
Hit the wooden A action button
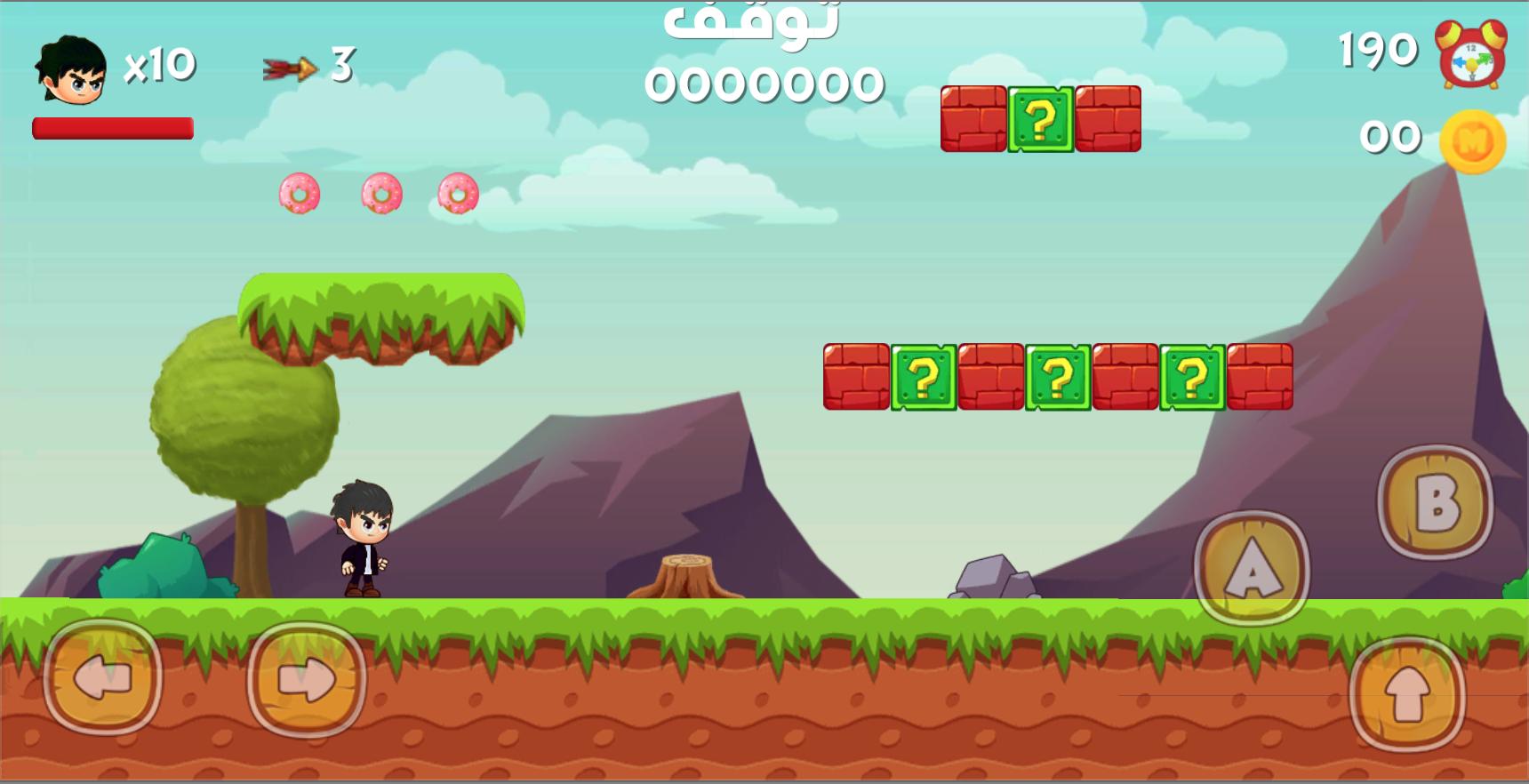click(1252, 568)
